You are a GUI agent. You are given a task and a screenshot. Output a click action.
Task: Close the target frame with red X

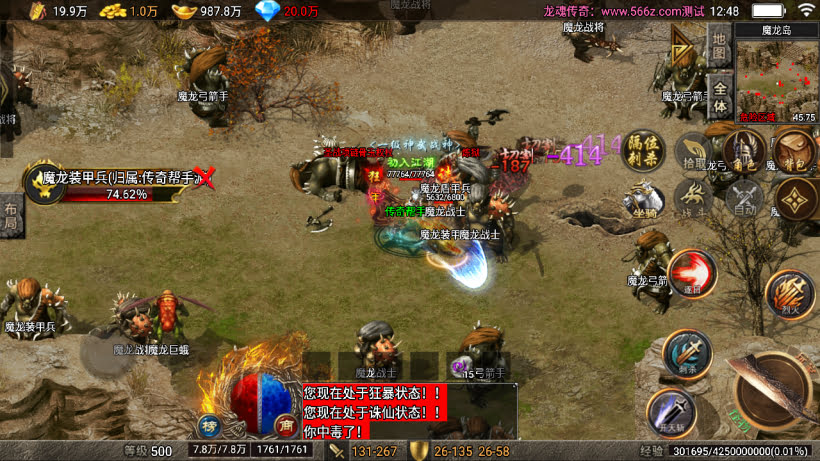pos(205,178)
